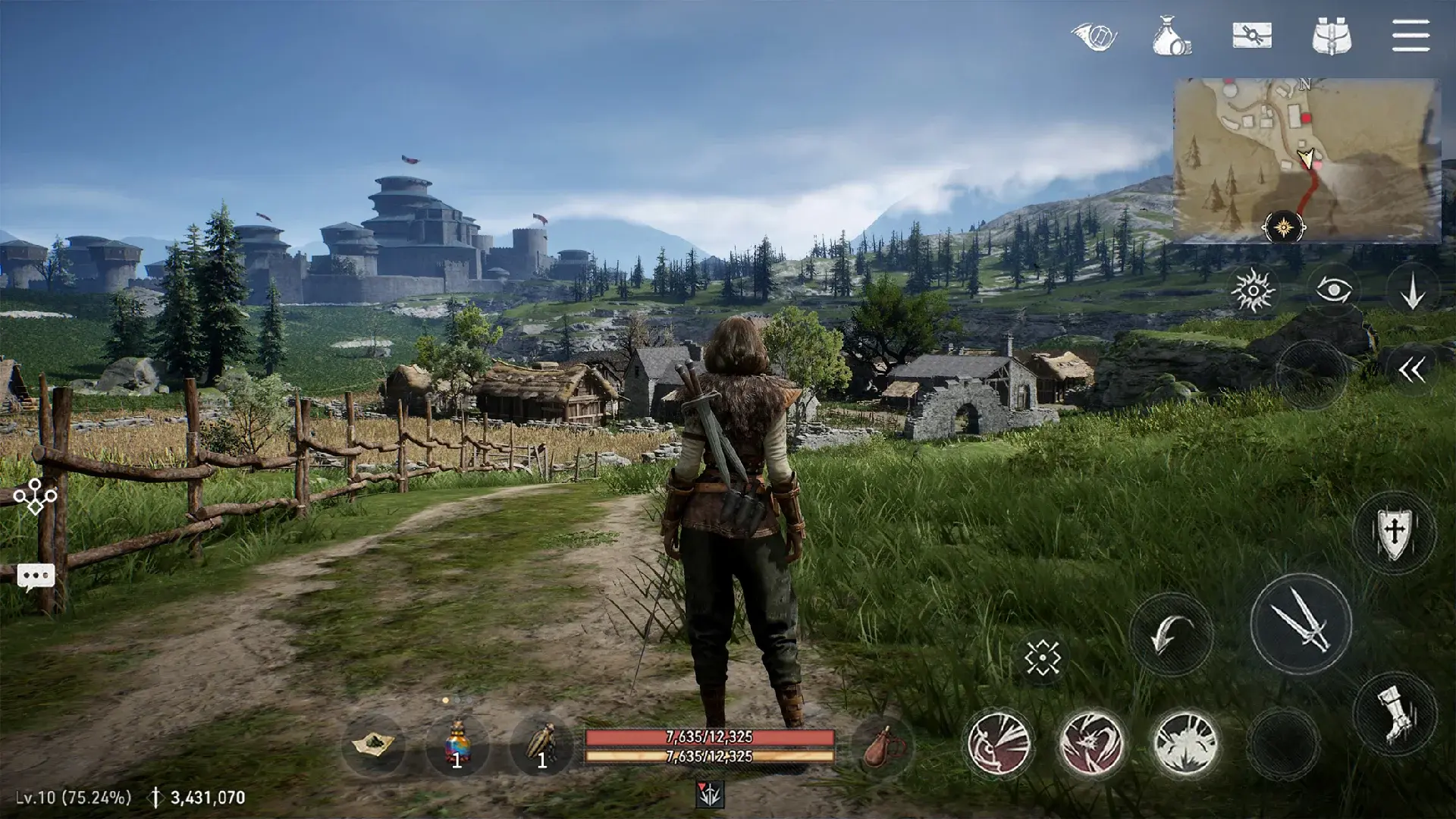Tap the winged eye icon
The height and width of the screenshot is (819, 1456).
pyautogui.click(x=1094, y=36)
